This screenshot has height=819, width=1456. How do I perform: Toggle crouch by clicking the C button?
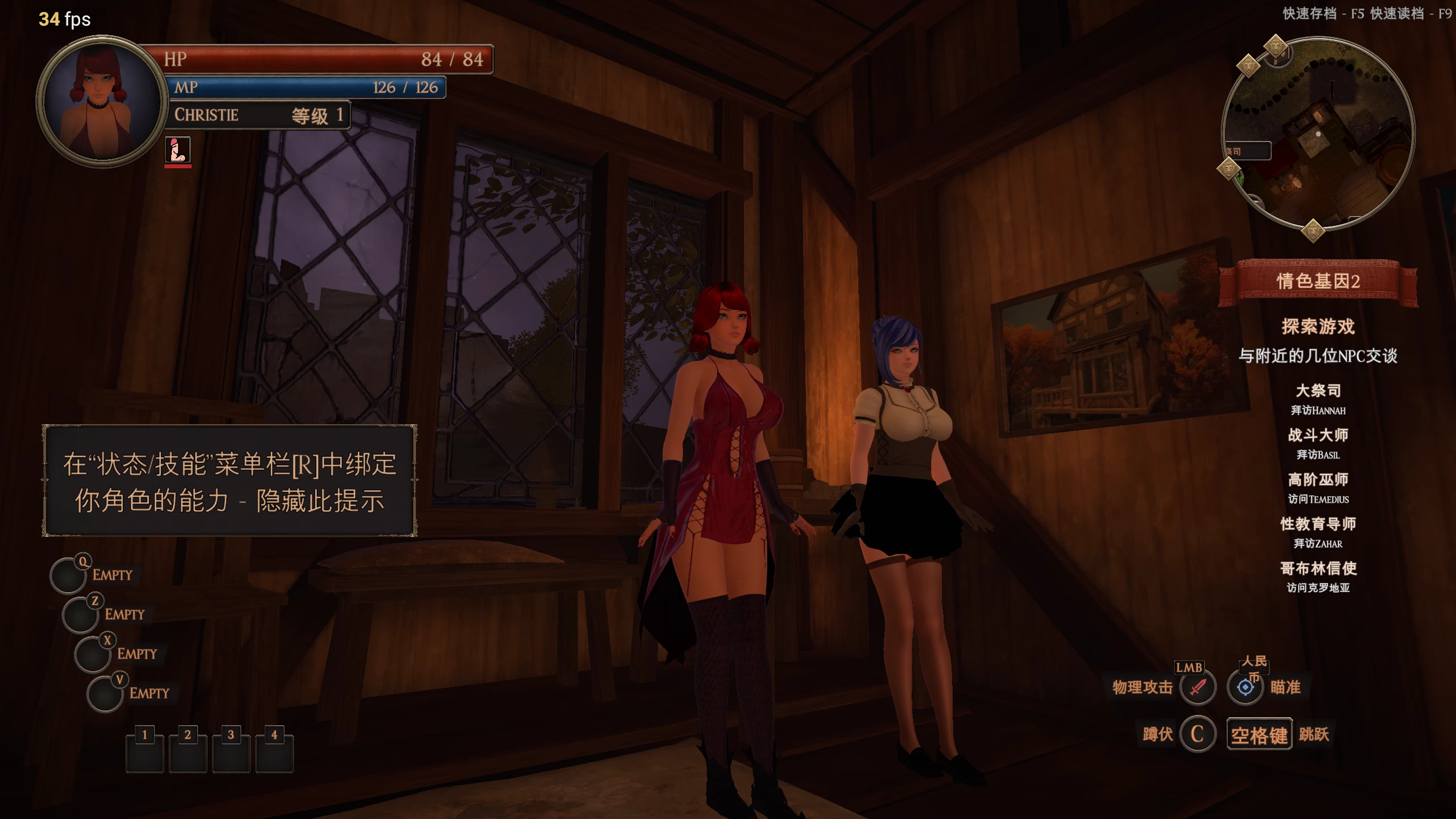(x=1198, y=734)
